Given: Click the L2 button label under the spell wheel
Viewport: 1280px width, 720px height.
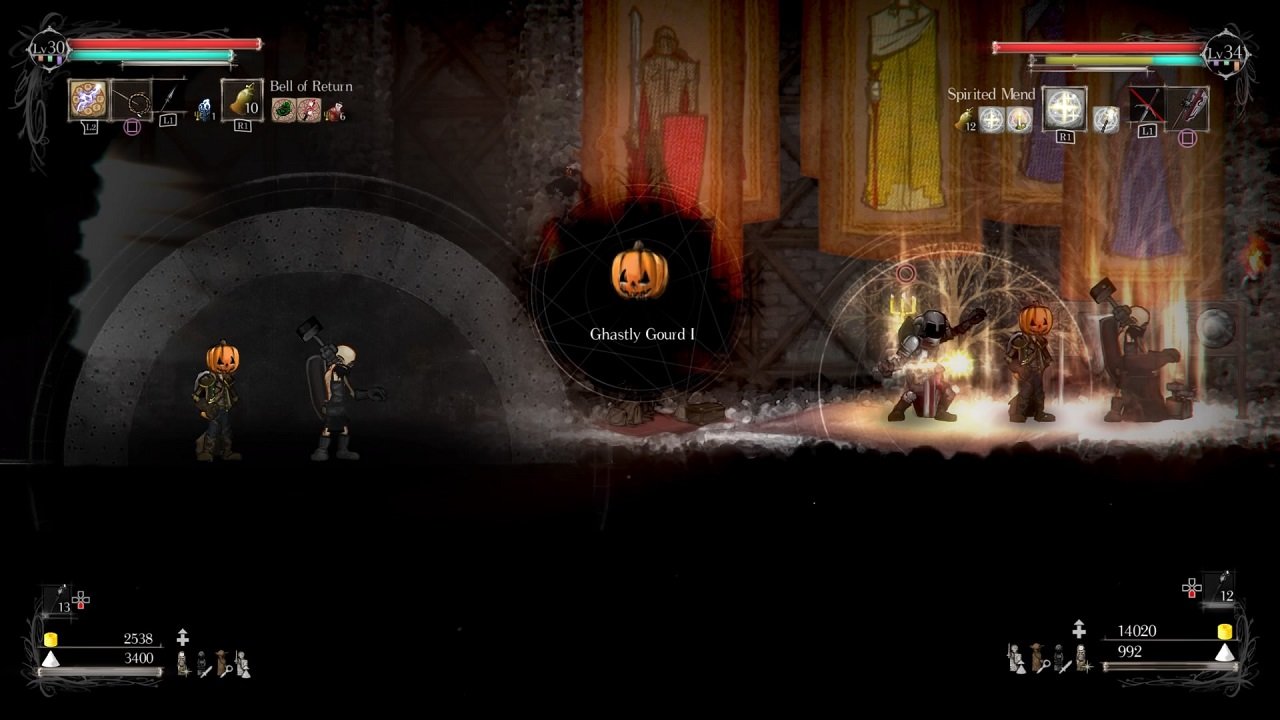Looking at the screenshot, I should pos(92,126).
